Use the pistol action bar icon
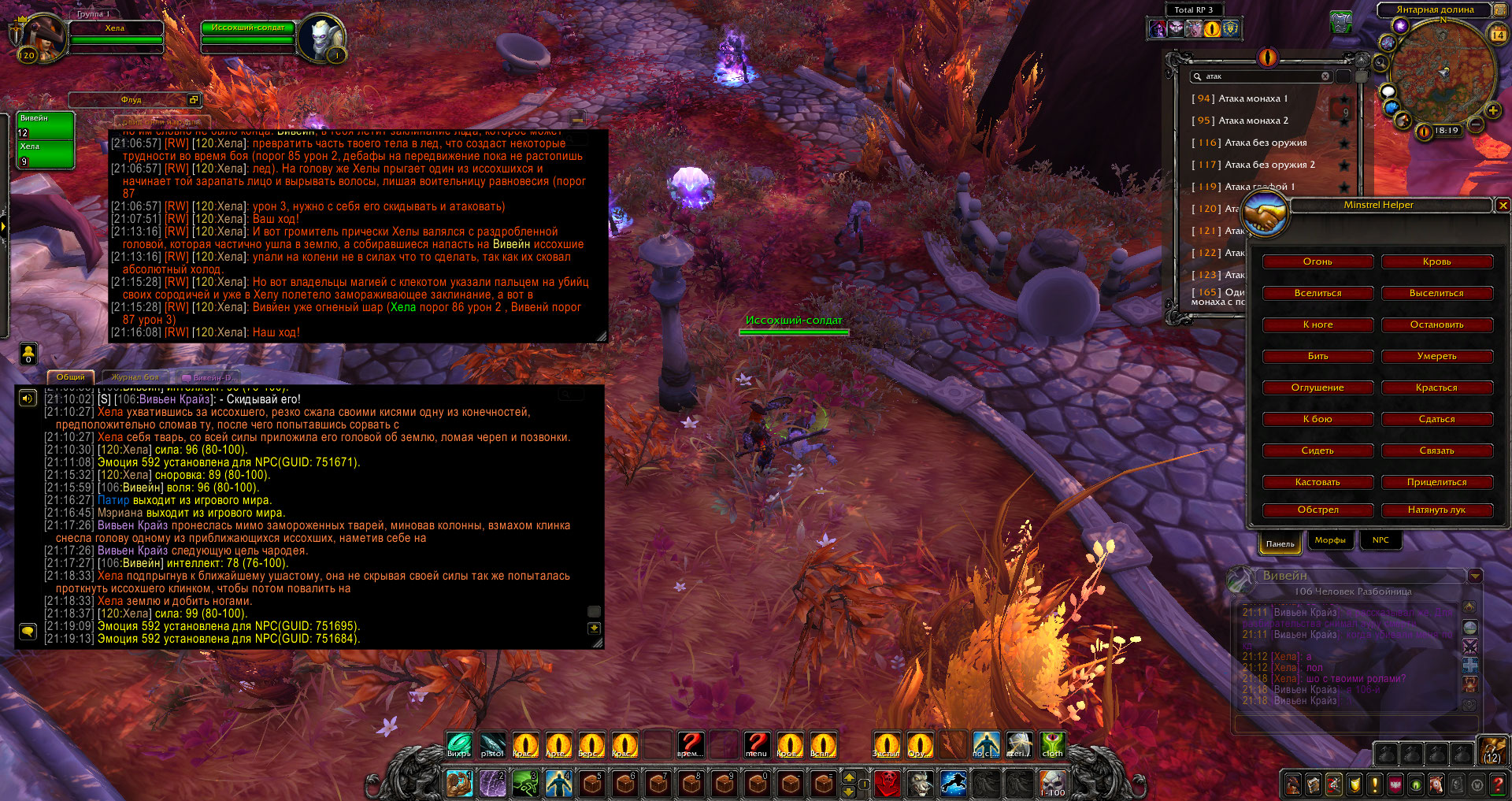This screenshot has height=801, width=1512. 492,744
